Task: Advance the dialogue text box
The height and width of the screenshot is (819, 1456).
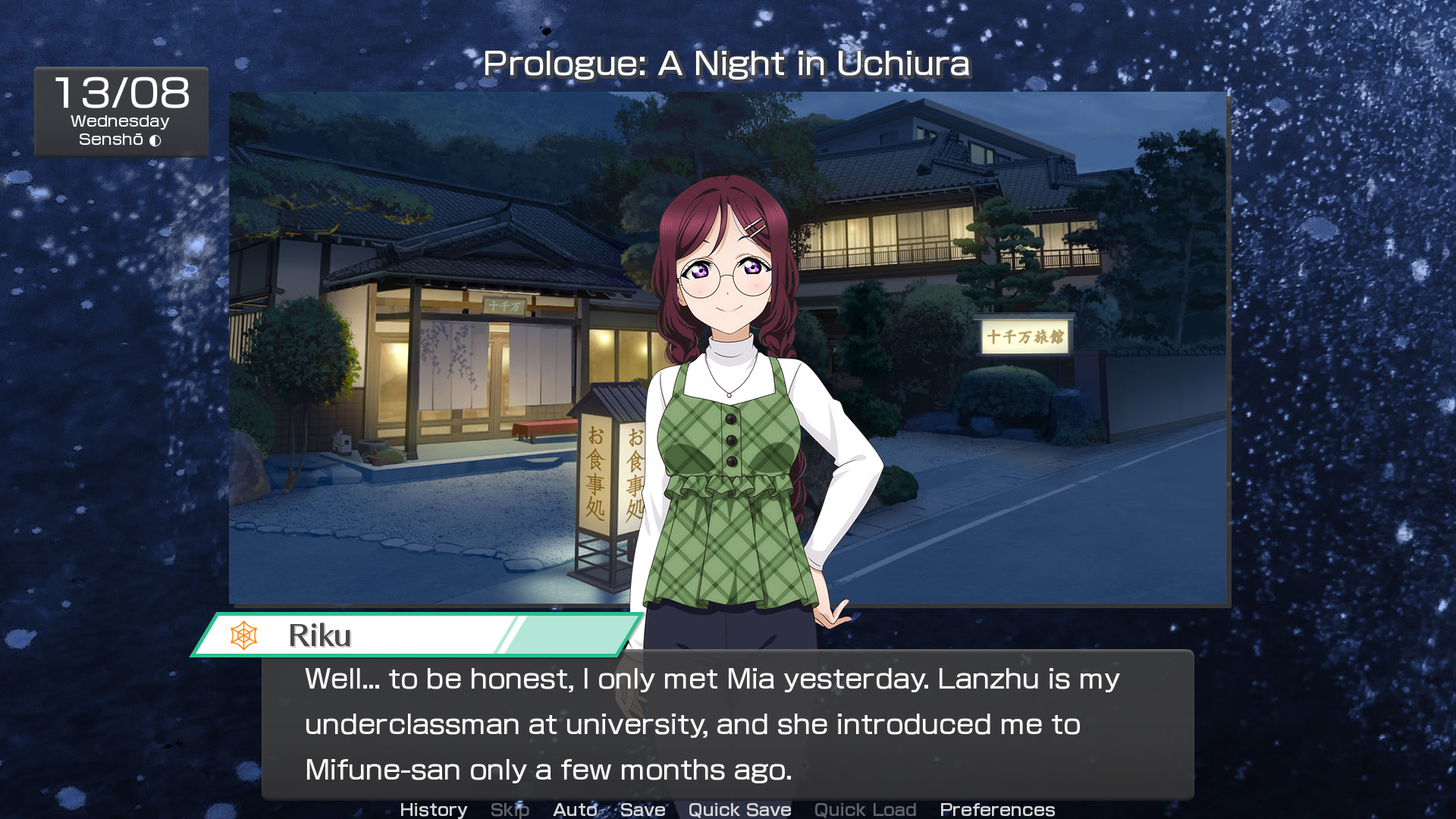Action: pyautogui.click(x=726, y=724)
